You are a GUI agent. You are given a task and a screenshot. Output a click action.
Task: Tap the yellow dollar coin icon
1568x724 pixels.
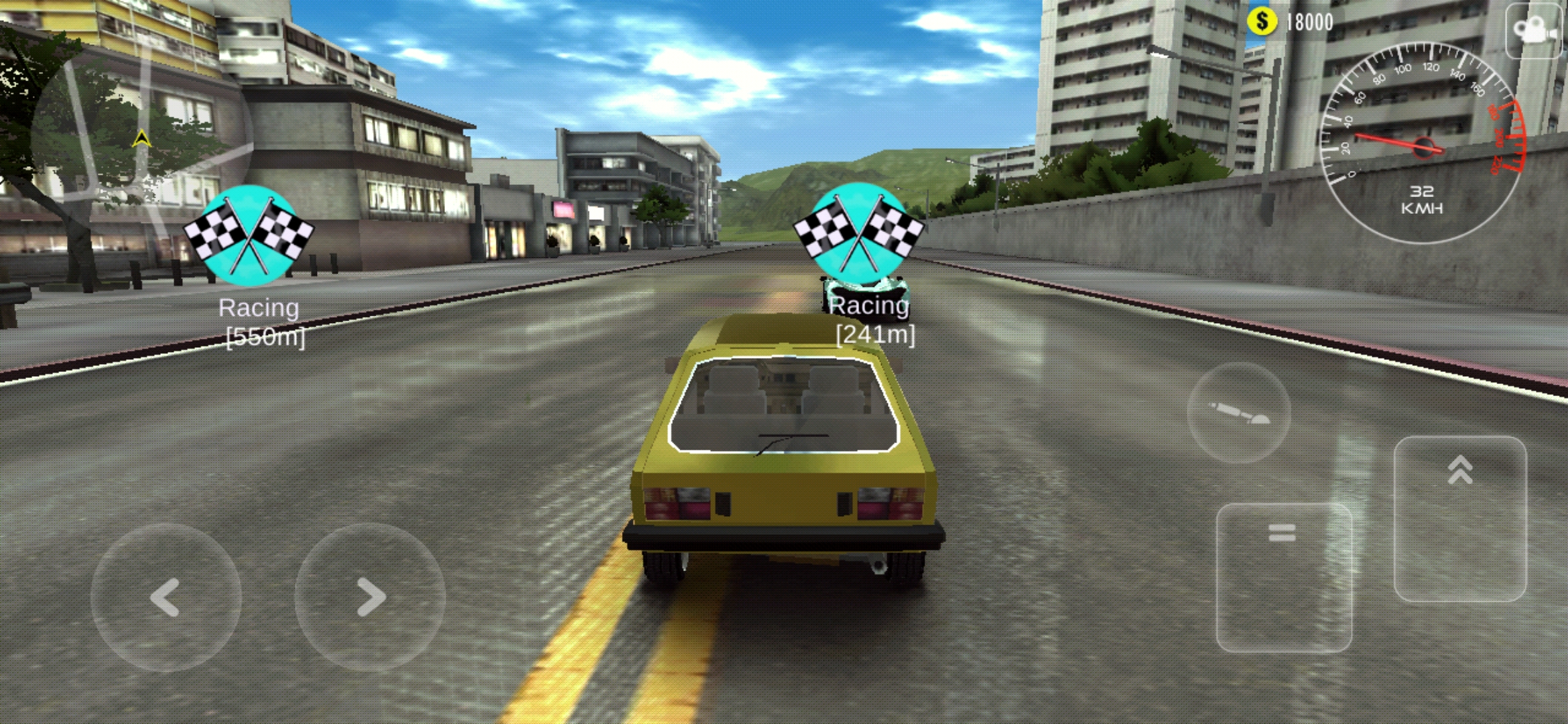pos(1264,21)
